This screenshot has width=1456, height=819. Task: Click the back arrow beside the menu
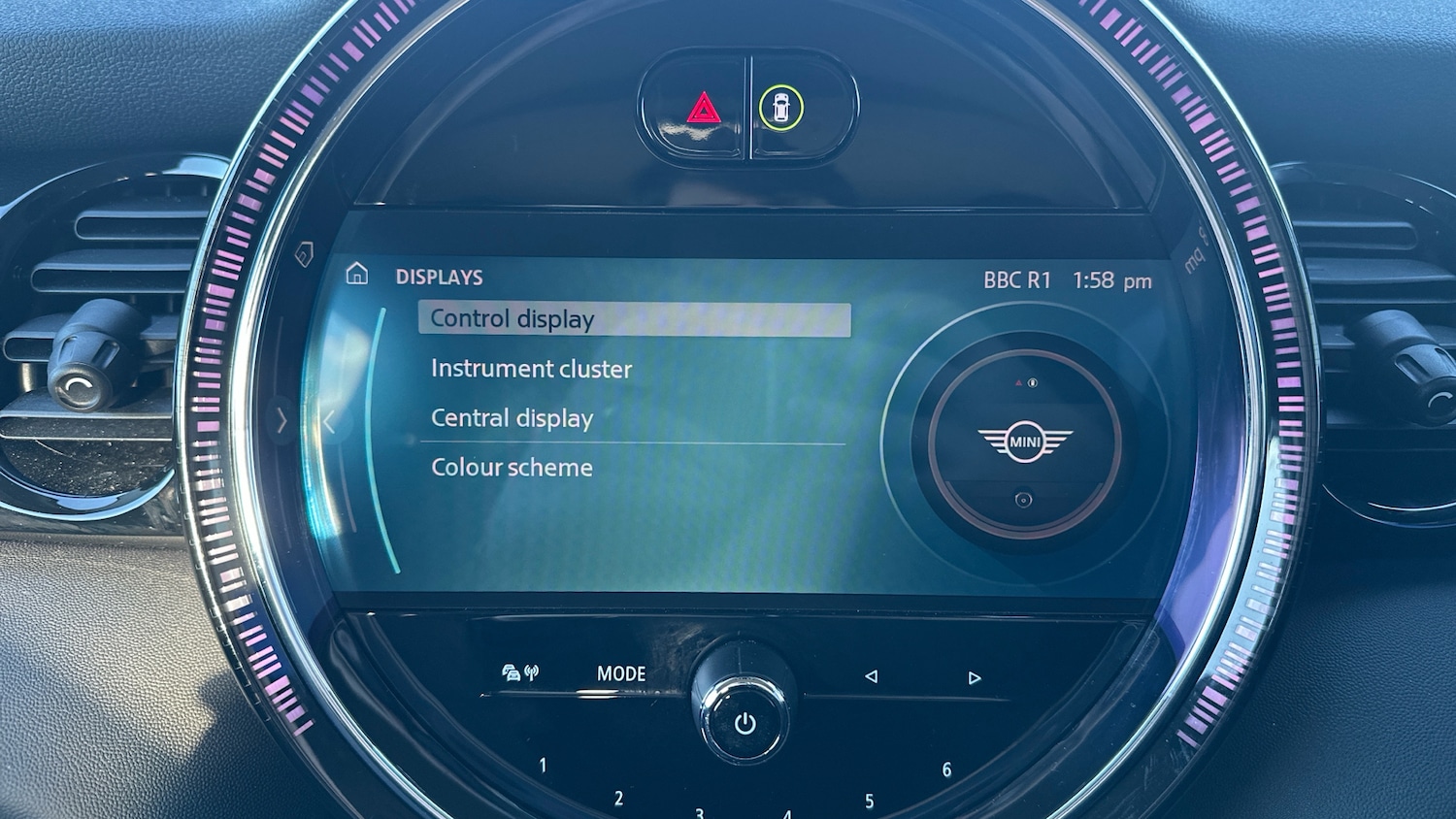click(329, 422)
